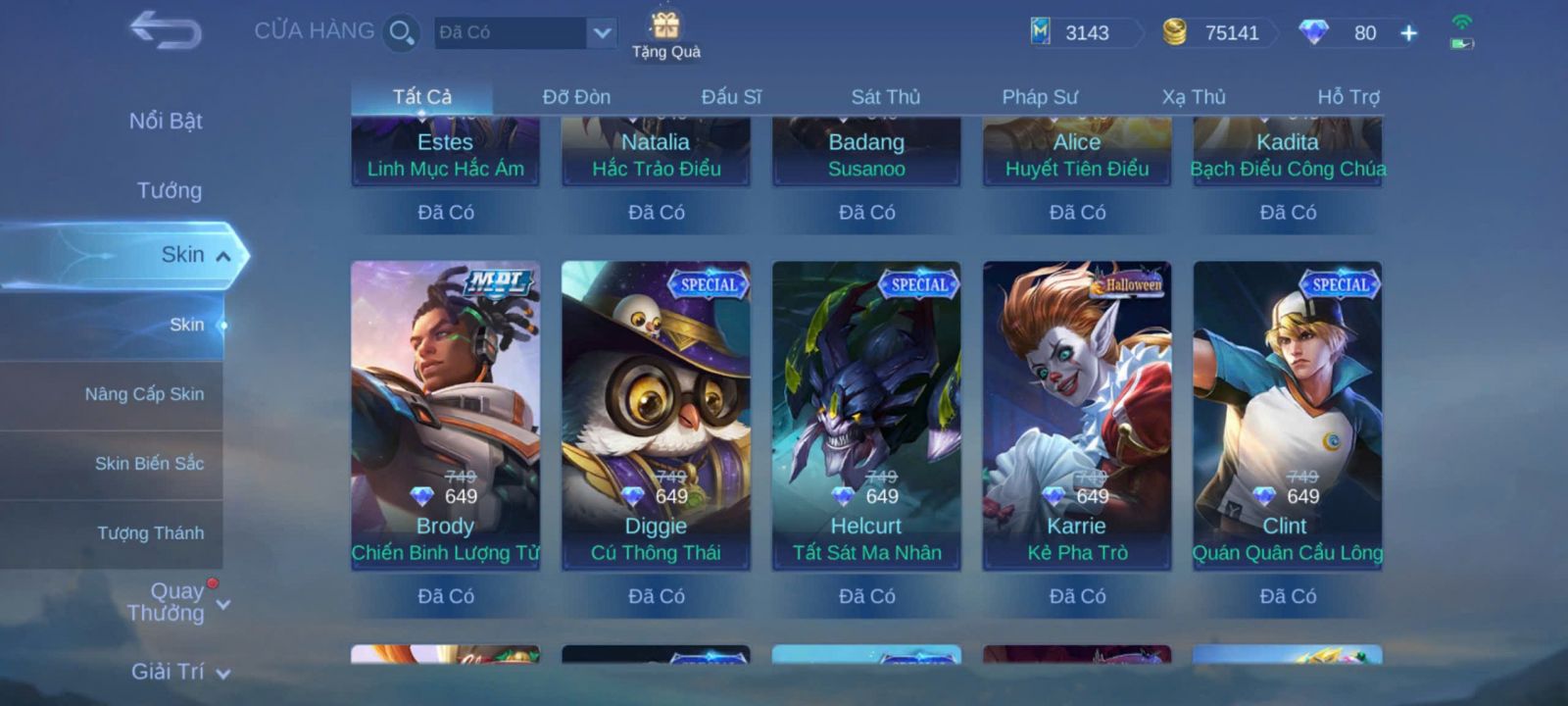Switch to the Đỡ Đòn tab
Screen dimensions: 1568x706
(576, 97)
